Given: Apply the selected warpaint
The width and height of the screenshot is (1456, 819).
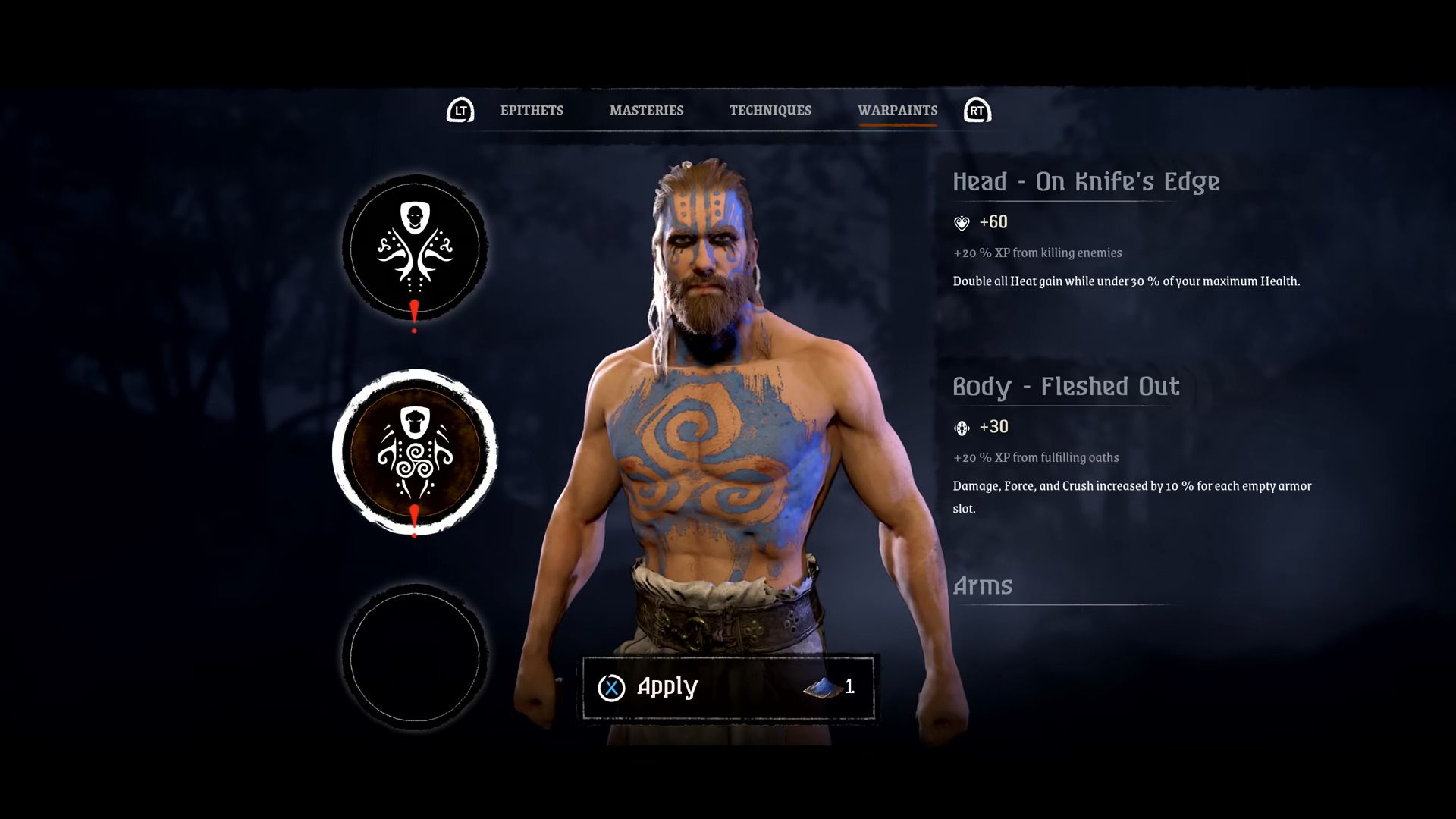Looking at the screenshot, I should click(727, 687).
